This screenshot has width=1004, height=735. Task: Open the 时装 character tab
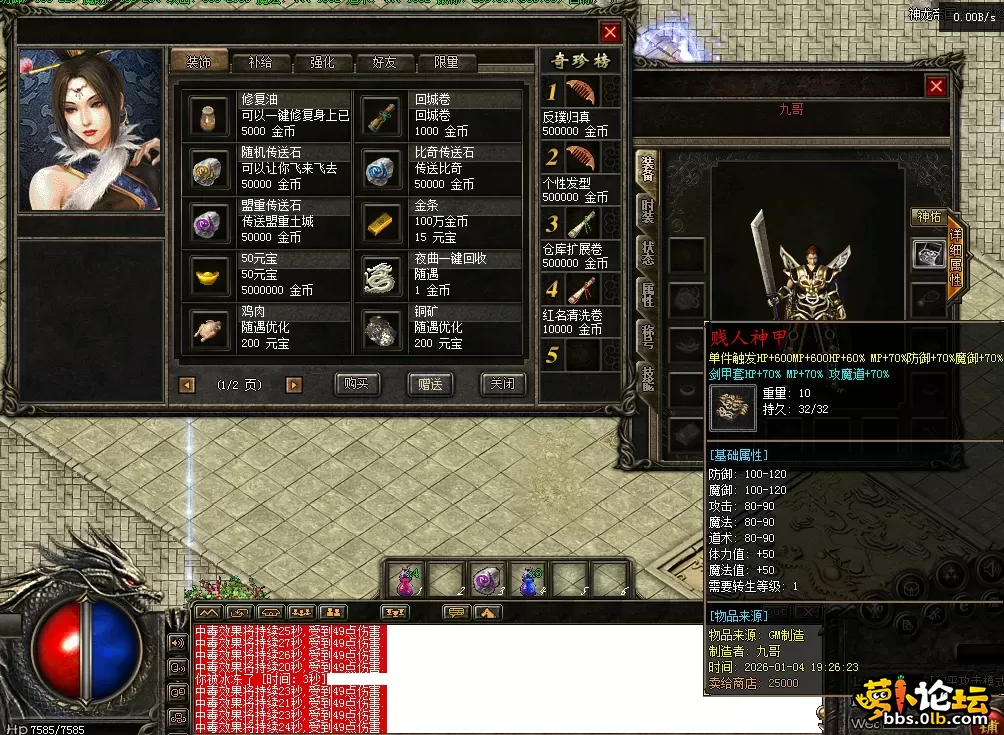click(648, 209)
